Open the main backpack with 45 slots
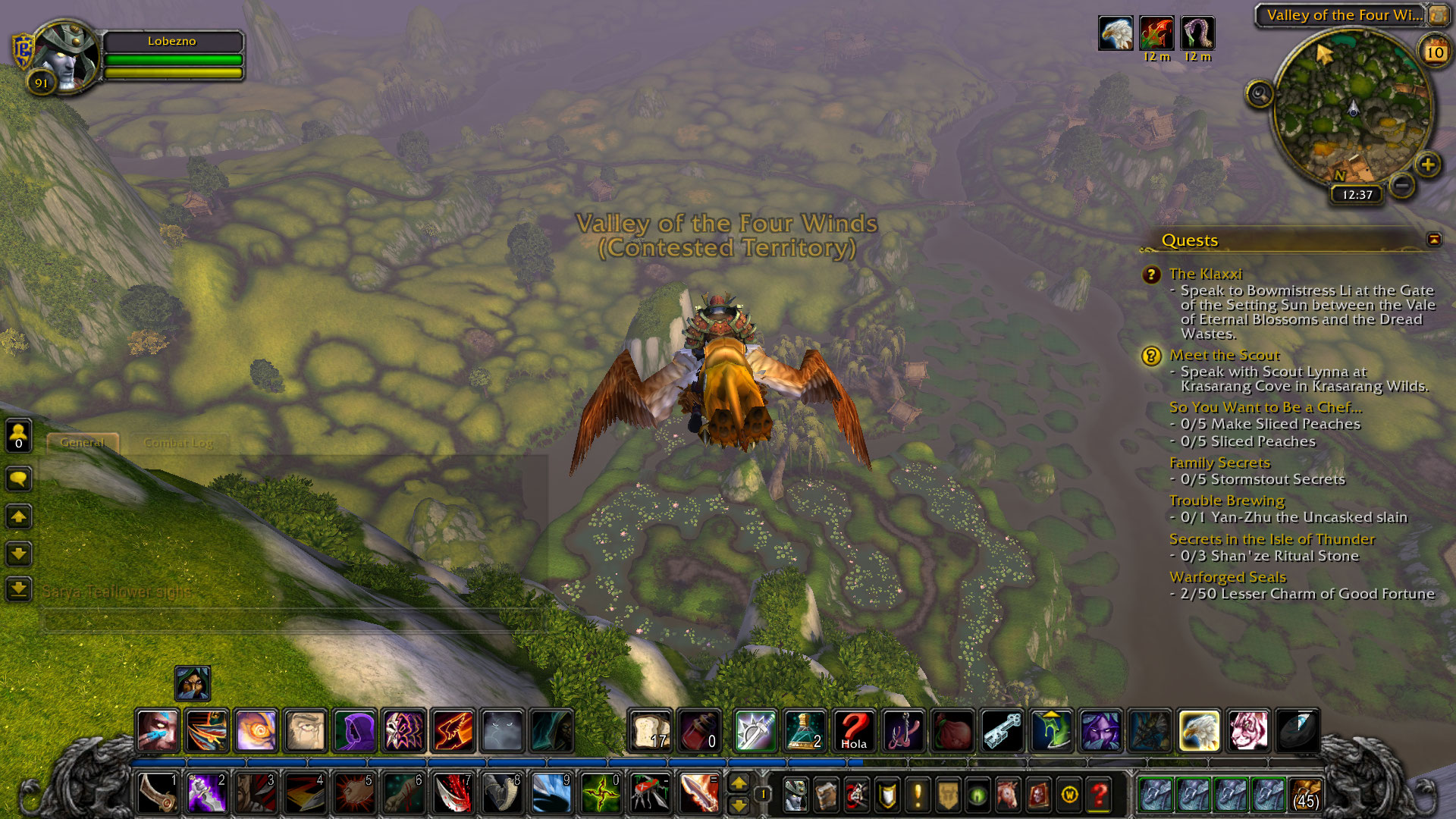This screenshot has width=1456, height=819. click(x=1305, y=794)
